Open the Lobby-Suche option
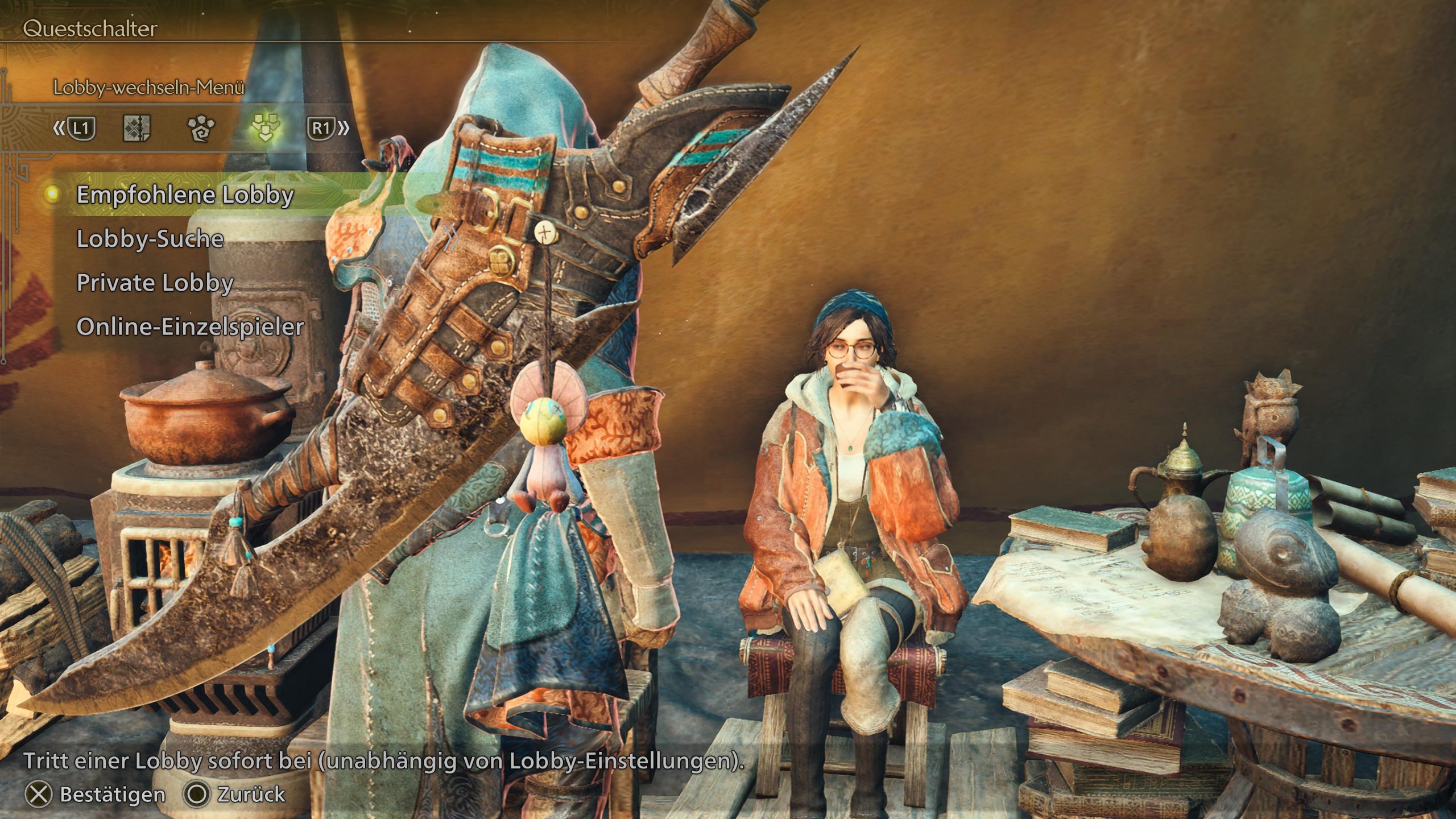The image size is (1456, 819). [150, 239]
